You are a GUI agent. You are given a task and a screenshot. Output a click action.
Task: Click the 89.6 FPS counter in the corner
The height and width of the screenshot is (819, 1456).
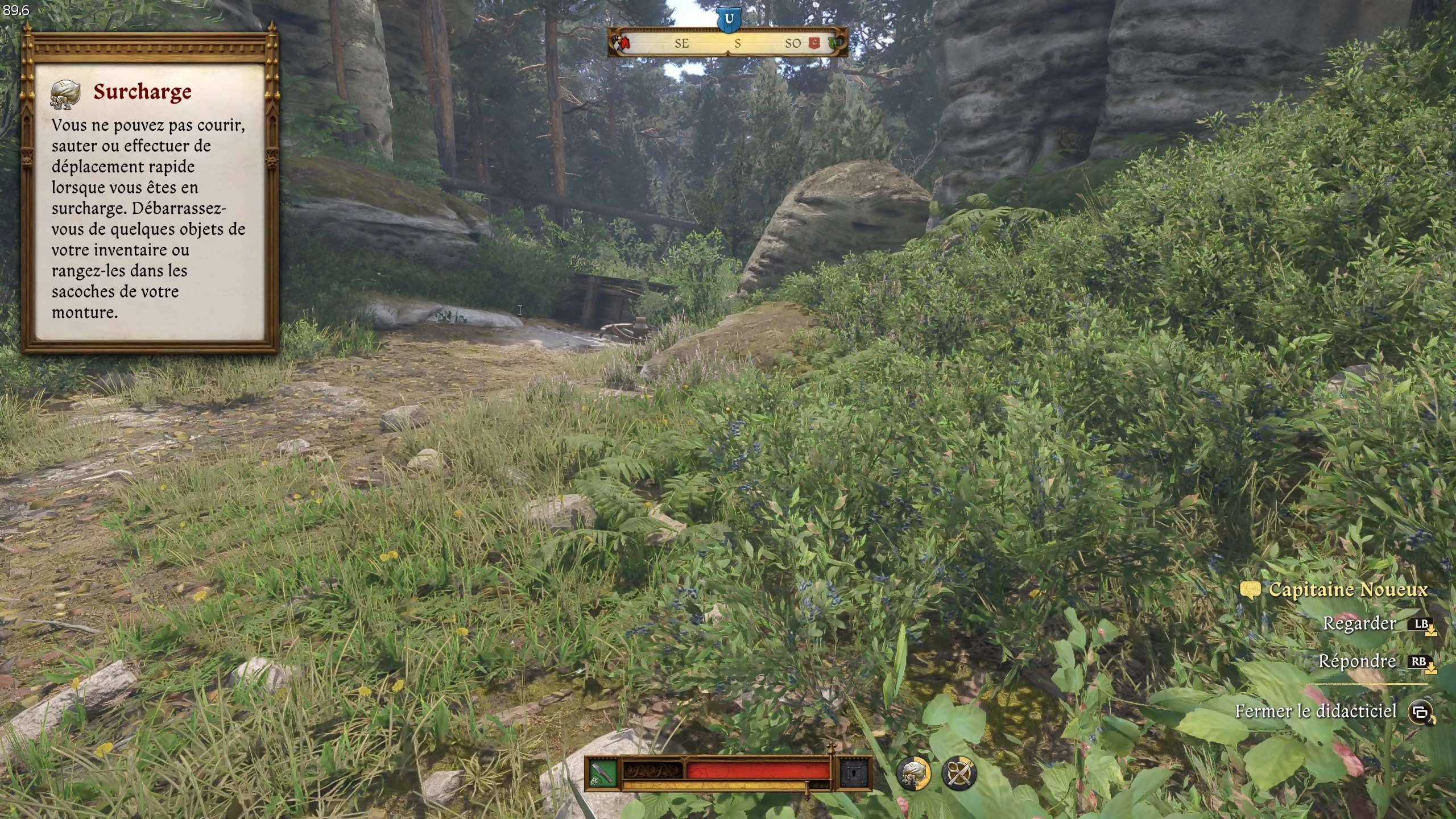tap(17, 9)
